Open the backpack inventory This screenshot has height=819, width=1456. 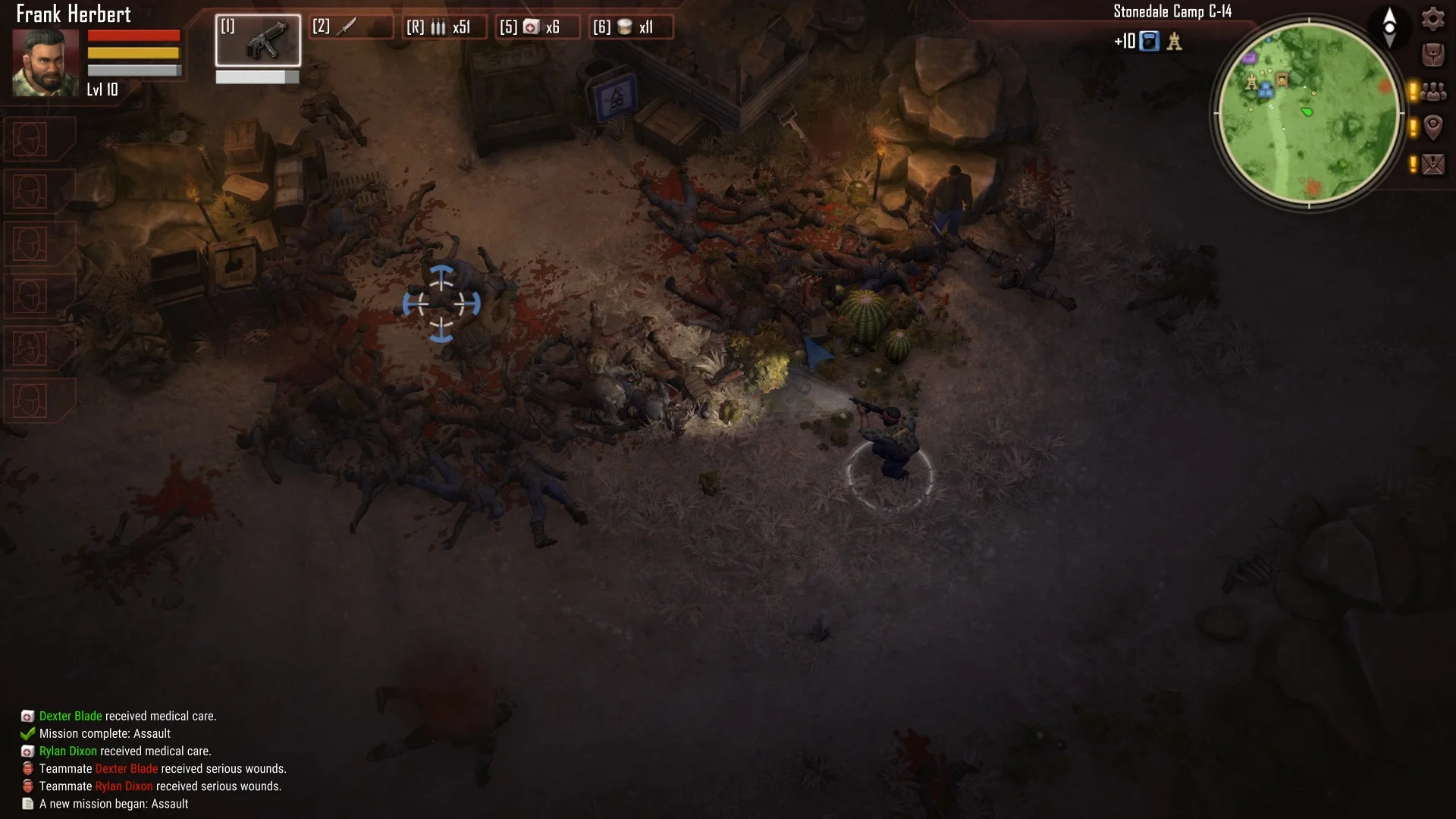tap(1432, 55)
